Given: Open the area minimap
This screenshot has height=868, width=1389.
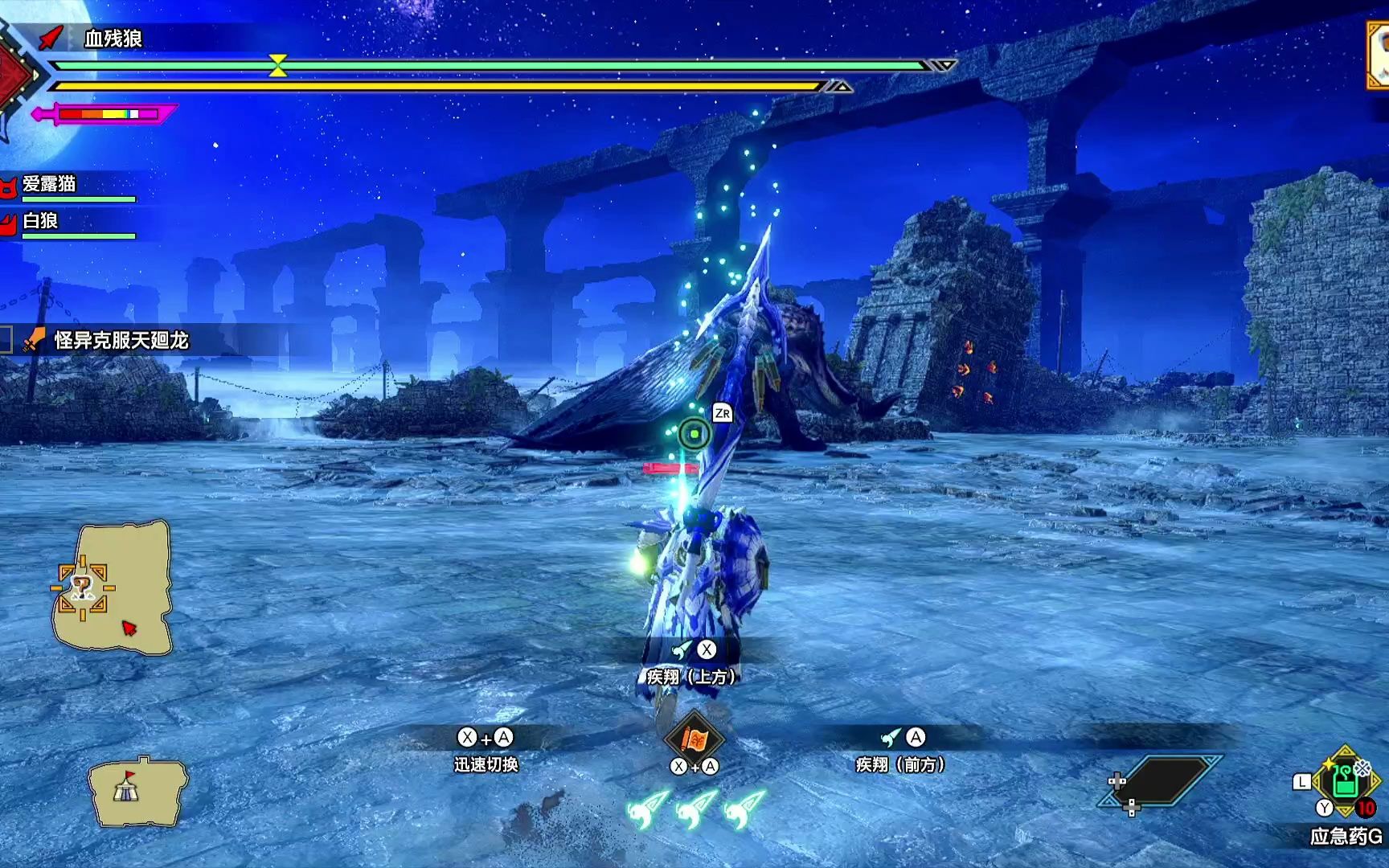Looking at the screenshot, I should (113, 587).
